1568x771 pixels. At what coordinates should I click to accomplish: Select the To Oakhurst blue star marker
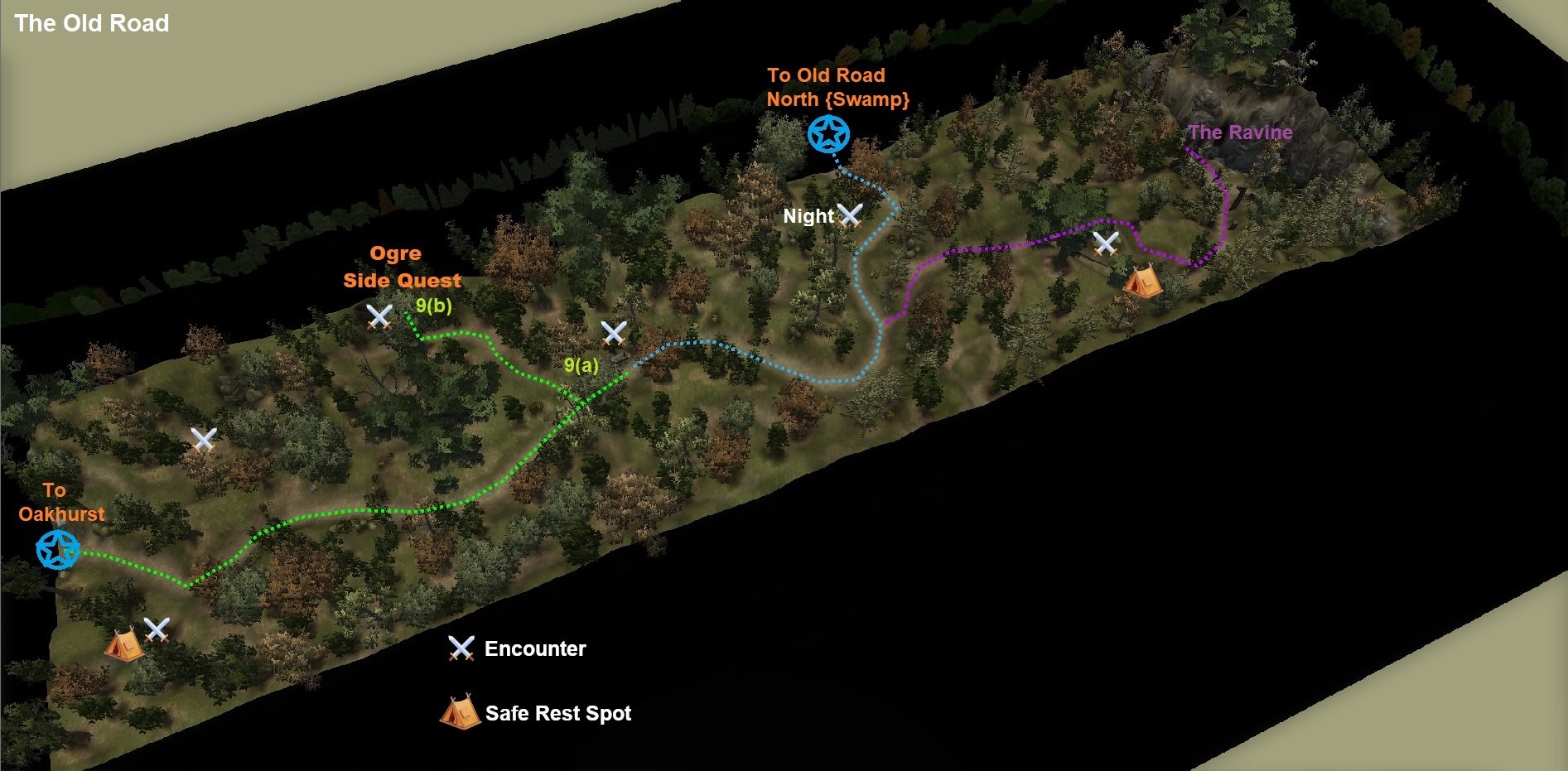(x=58, y=549)
